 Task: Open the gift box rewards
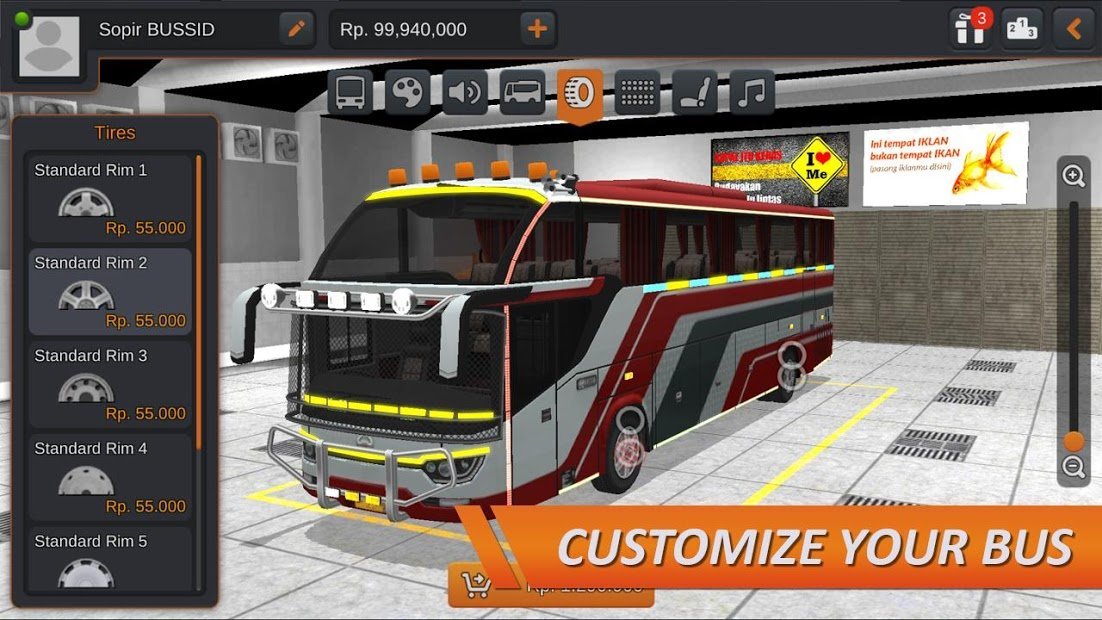tap(970, 28)
